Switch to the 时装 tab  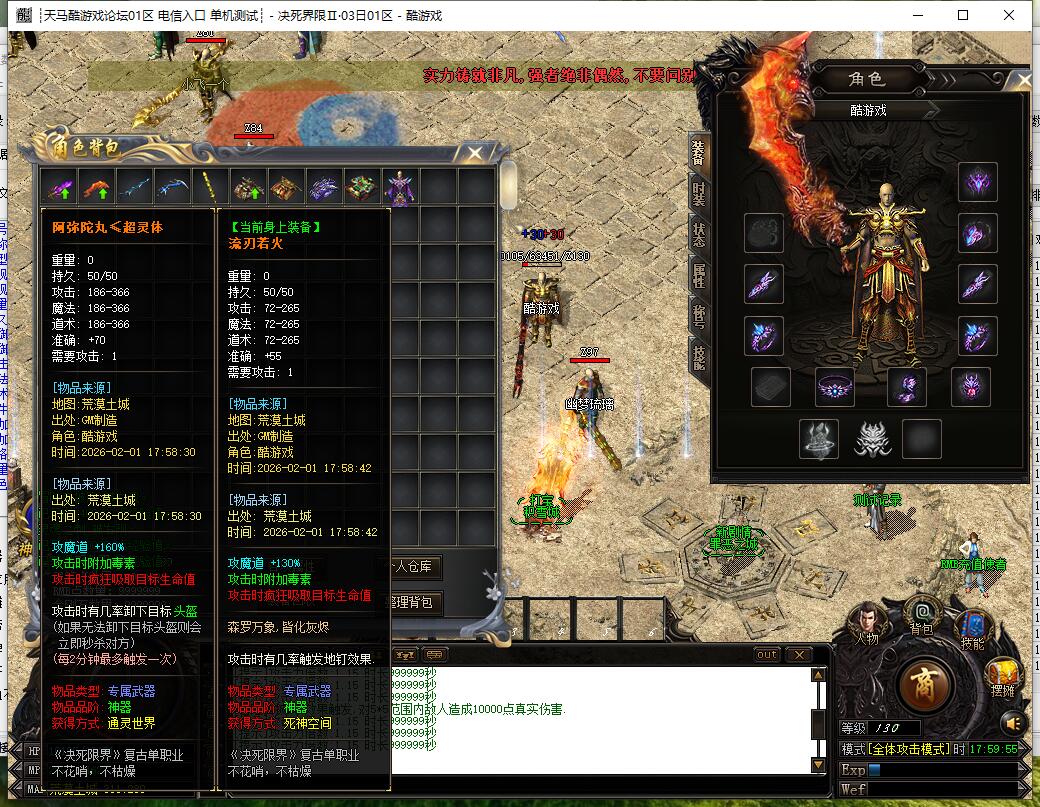698,192
